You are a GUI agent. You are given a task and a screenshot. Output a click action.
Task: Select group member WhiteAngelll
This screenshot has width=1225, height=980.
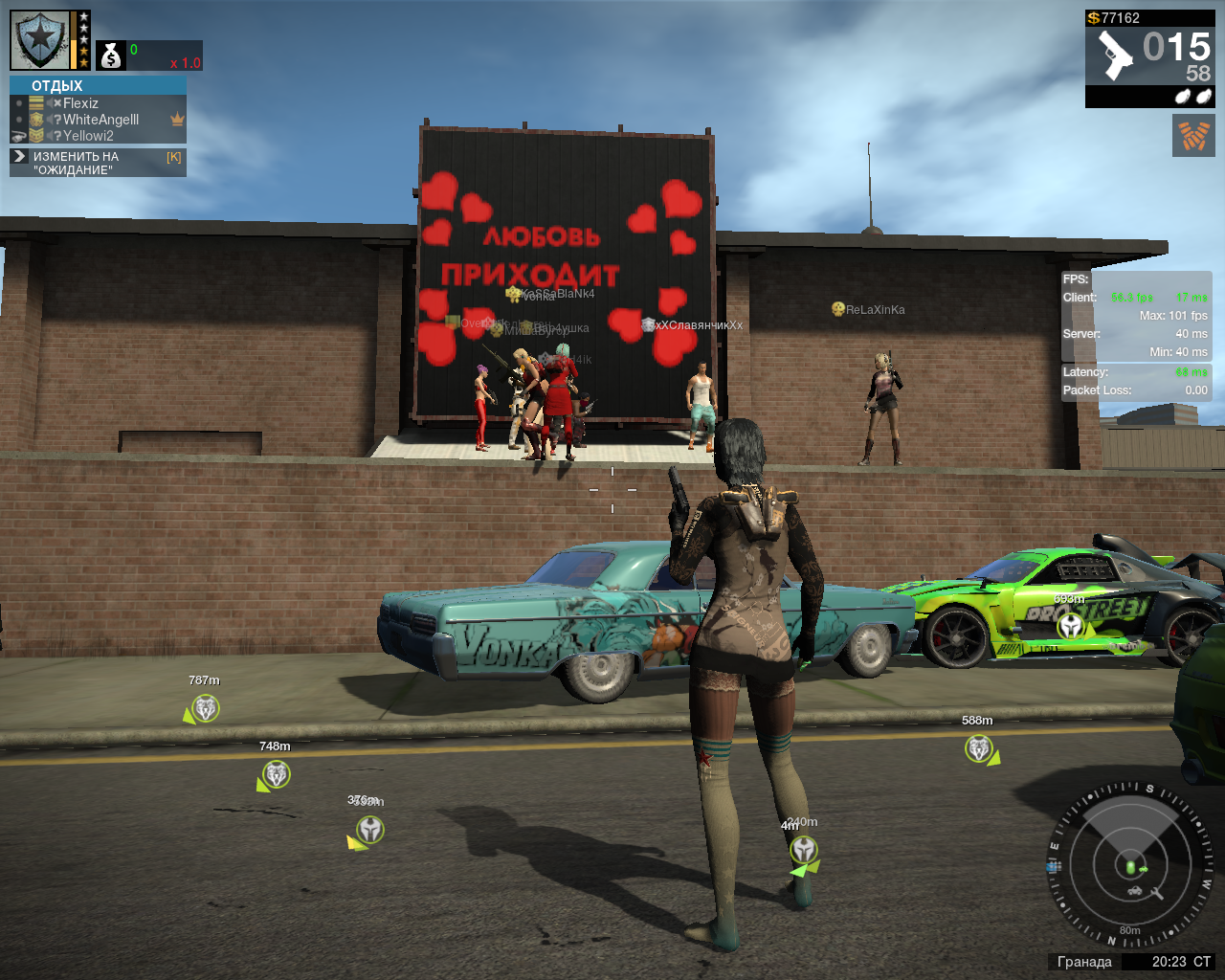[100, 120]
